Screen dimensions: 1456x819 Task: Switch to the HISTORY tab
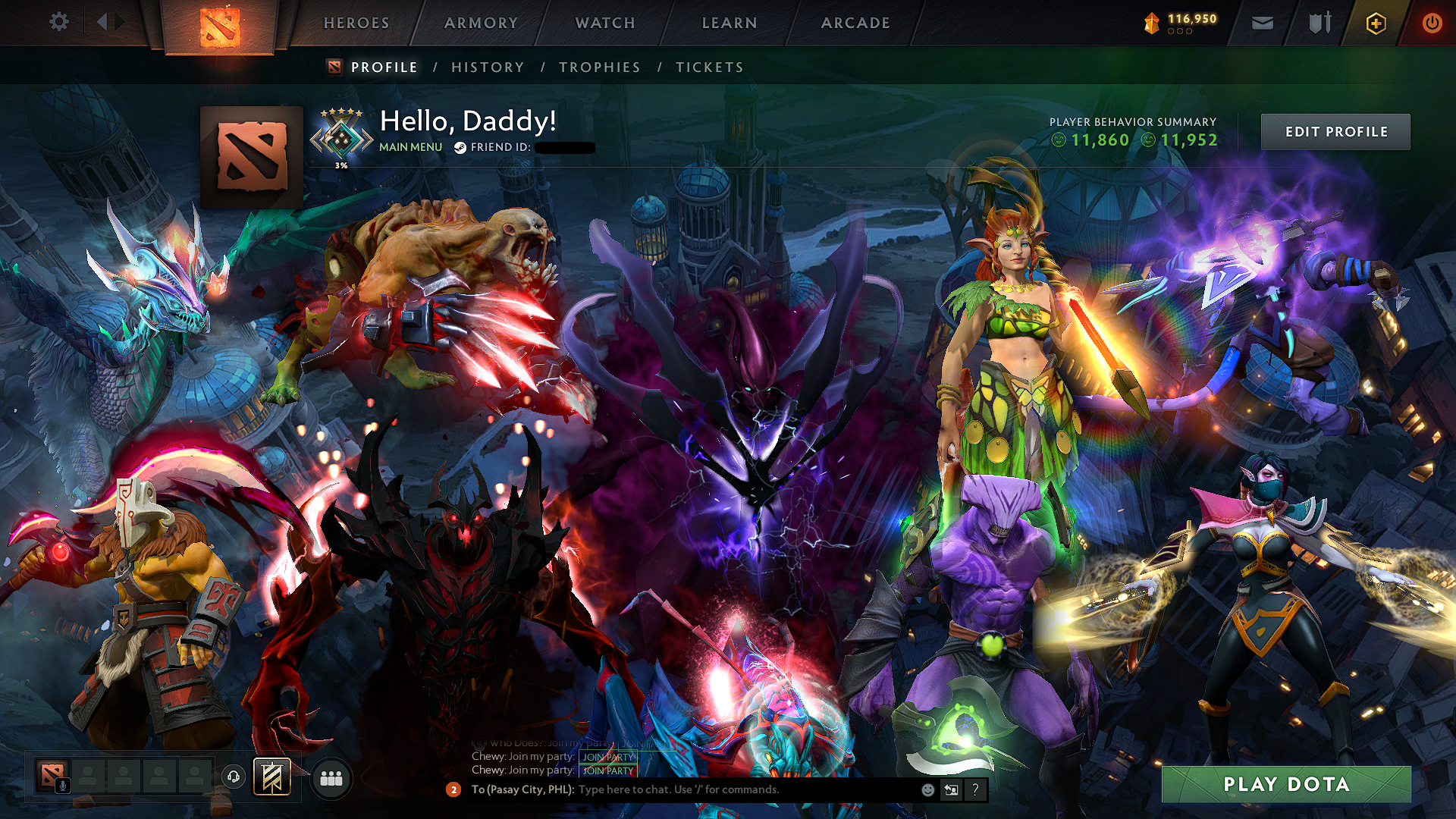click(487, 67)
